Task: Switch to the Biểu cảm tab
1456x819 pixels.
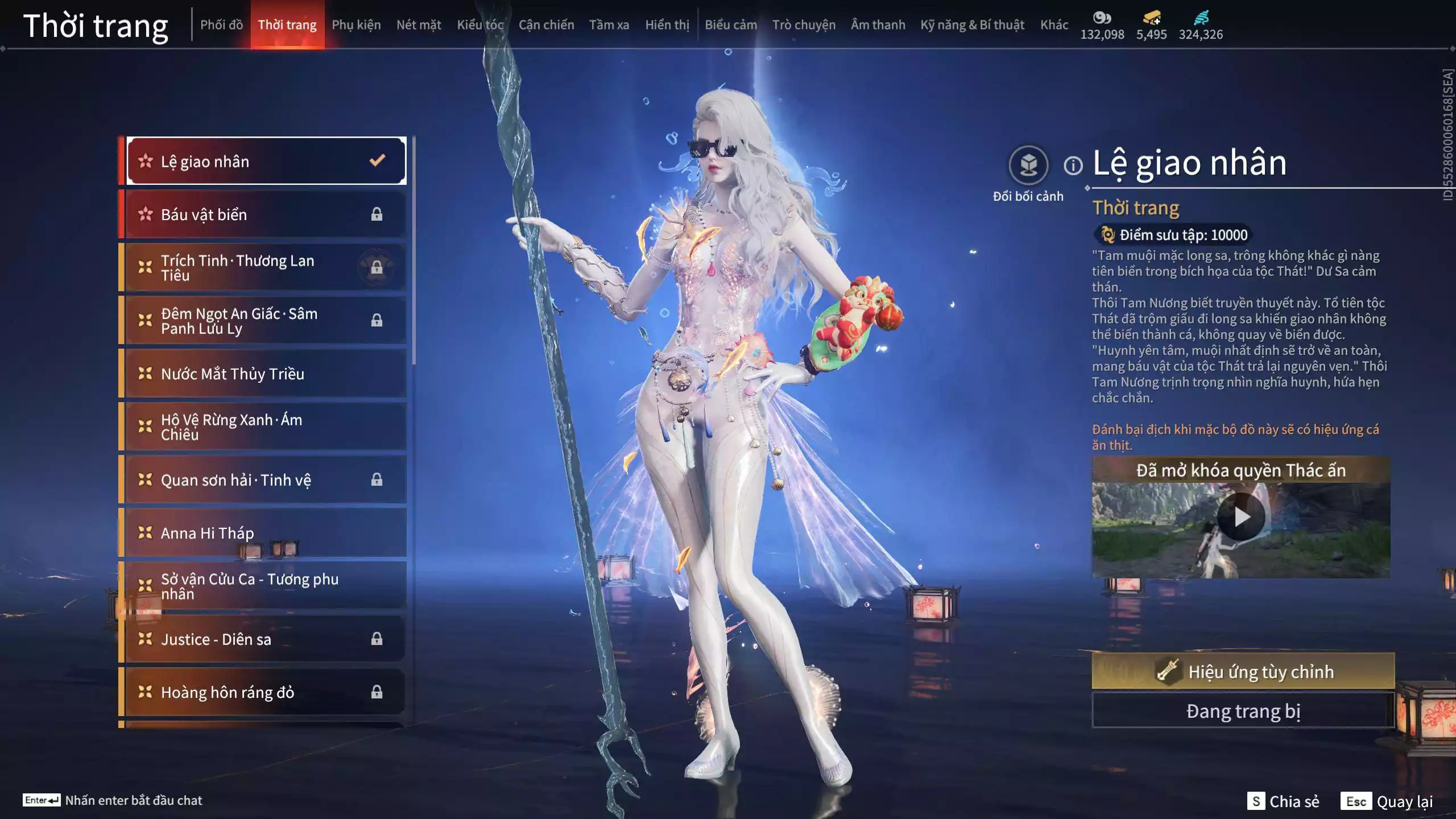Action: (x=731, y=25)
